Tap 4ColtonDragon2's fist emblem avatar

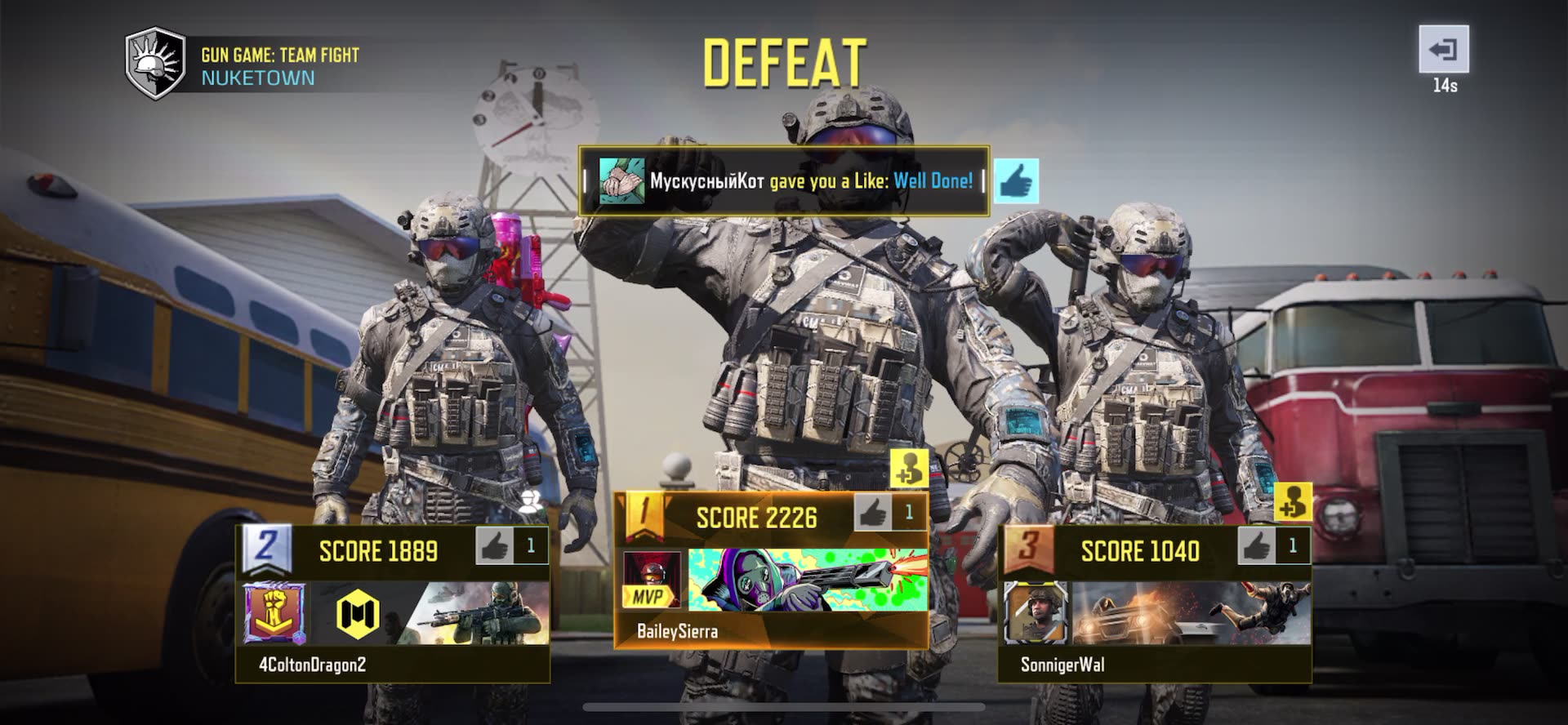click(275, 612)
